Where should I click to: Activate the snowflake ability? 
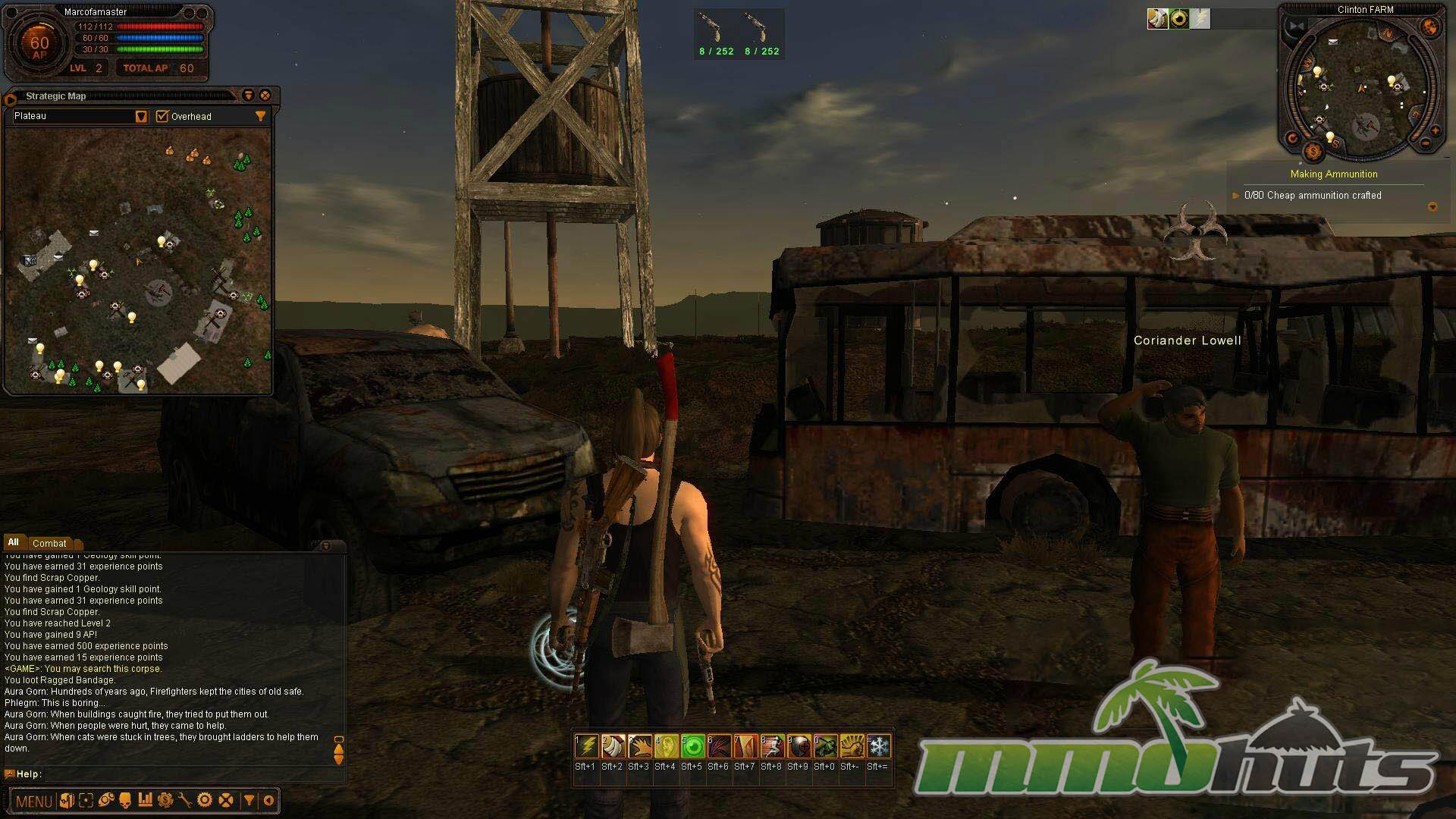tap(878, 747)
